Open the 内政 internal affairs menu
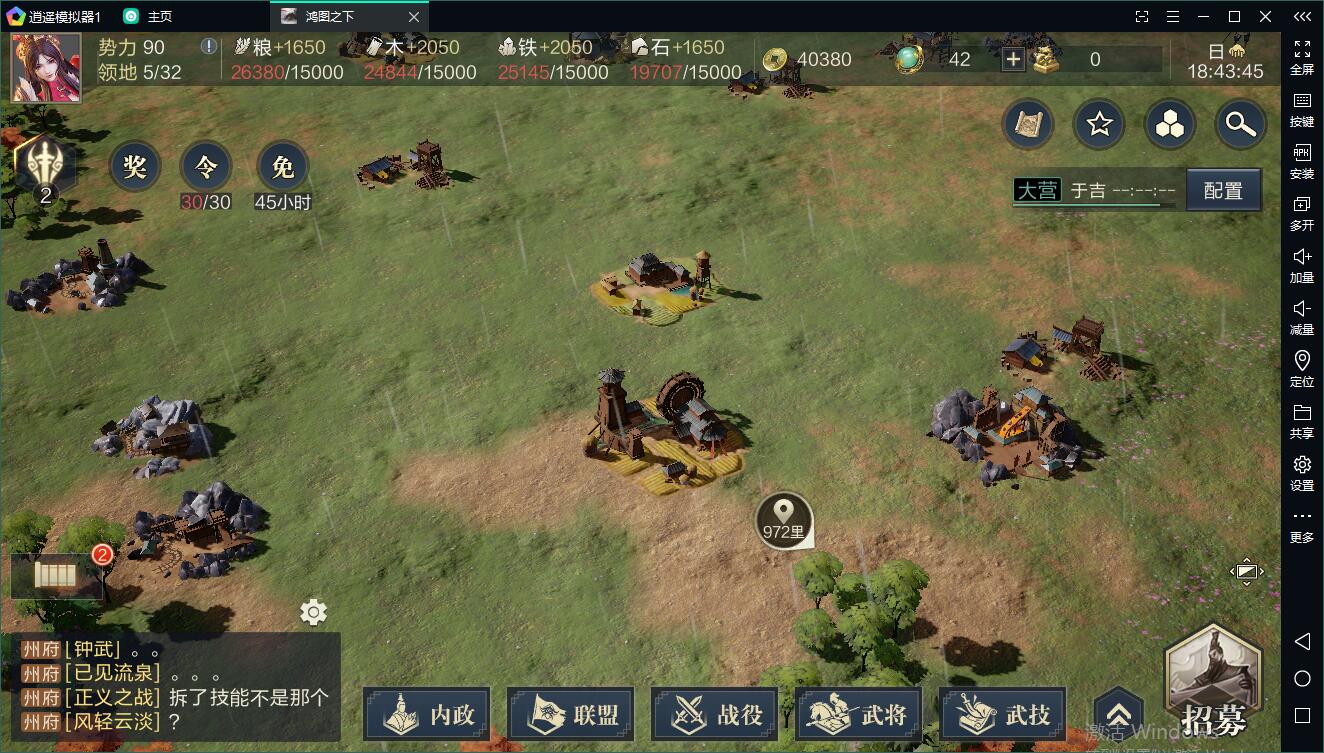1324x753 pixels. pyautogui.click(x=427, y=715)
